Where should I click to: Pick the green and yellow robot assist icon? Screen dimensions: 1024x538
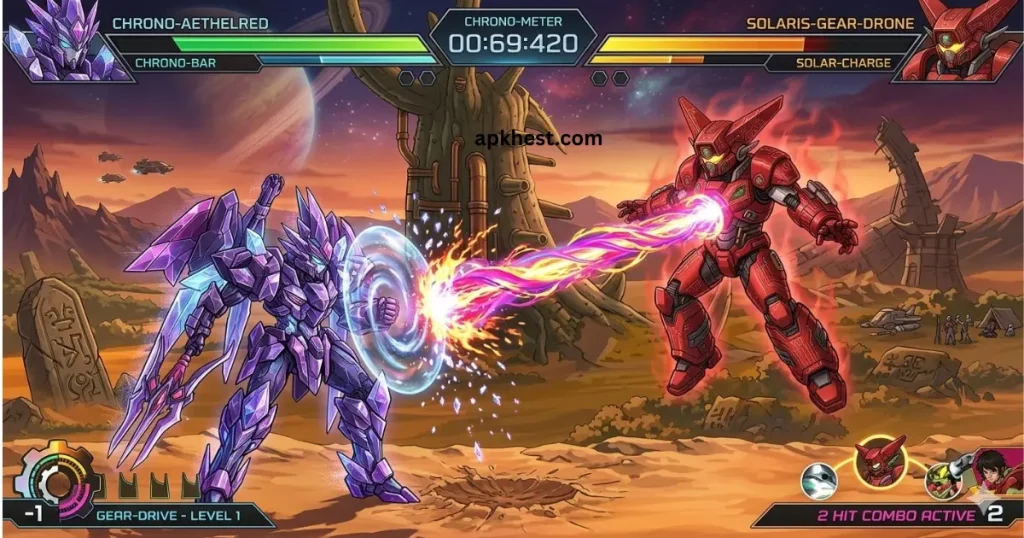[x=941, y=480]
